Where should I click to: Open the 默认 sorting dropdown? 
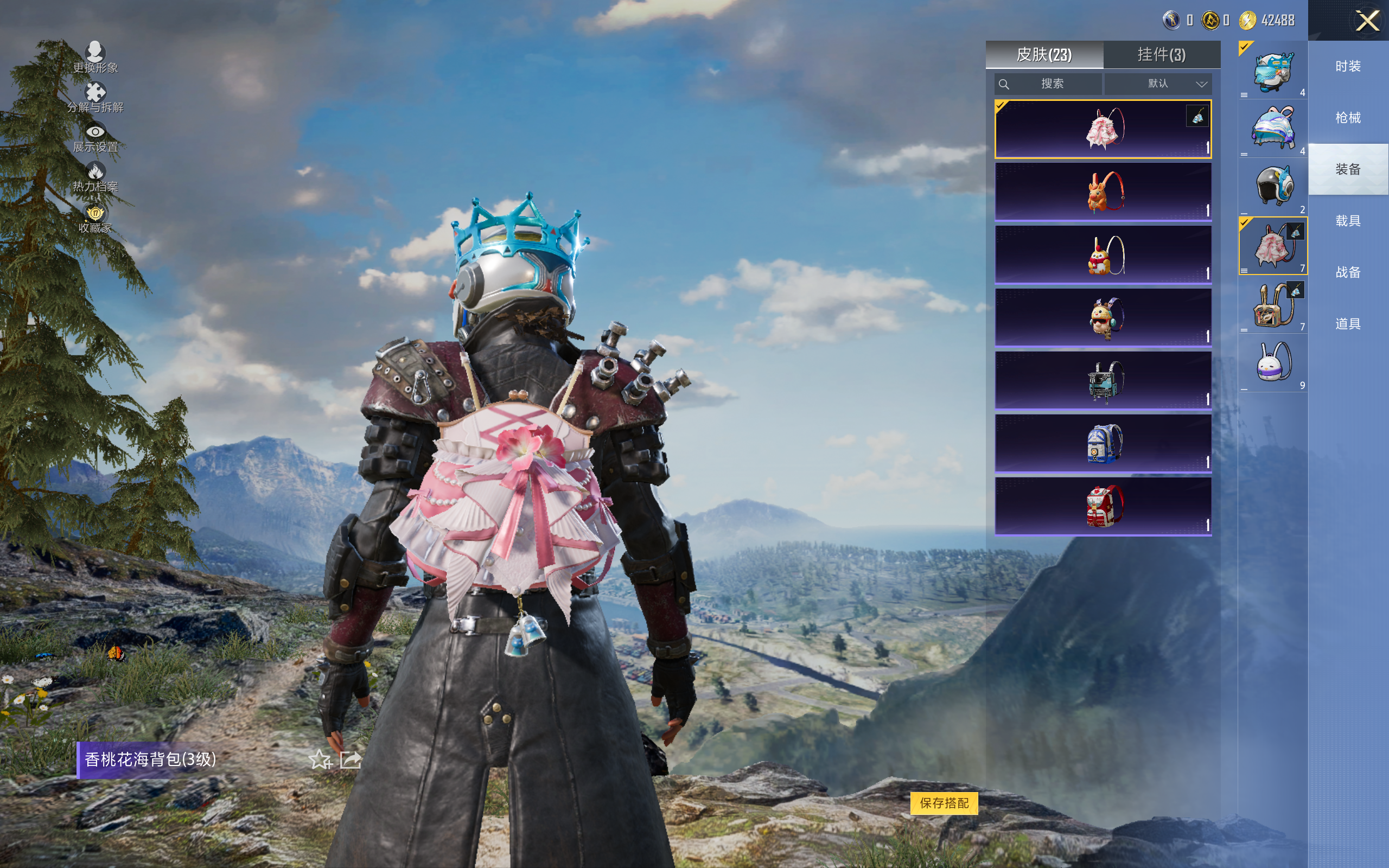click(1158, 84)
